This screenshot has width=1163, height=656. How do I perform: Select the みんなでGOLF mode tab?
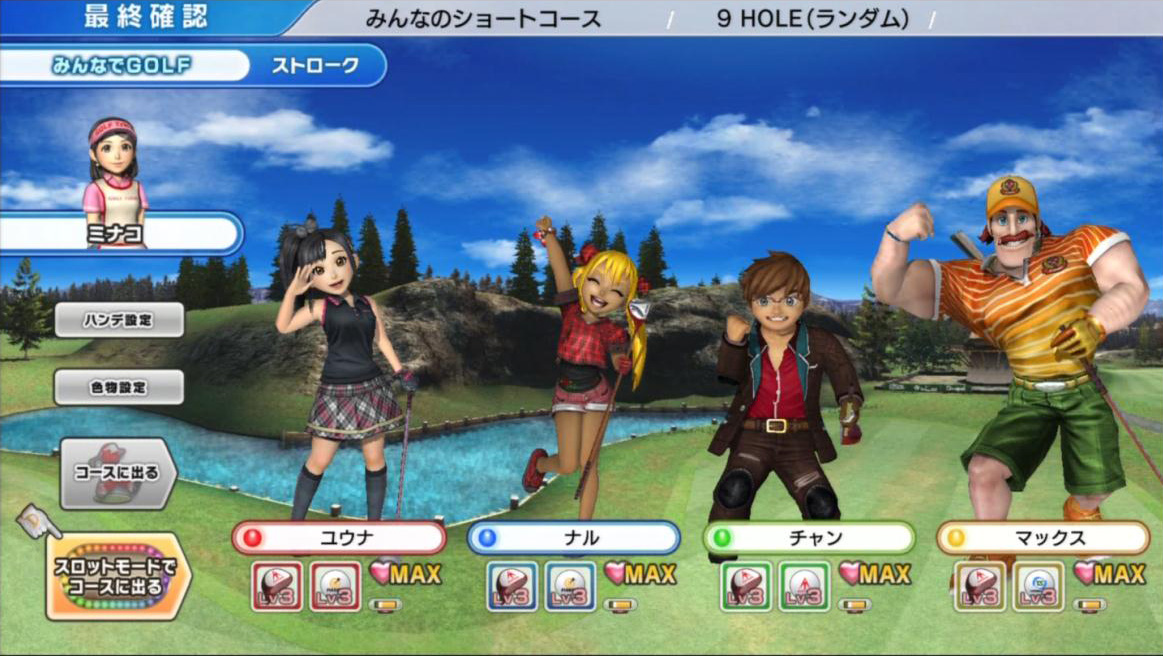tap(122, 66)
